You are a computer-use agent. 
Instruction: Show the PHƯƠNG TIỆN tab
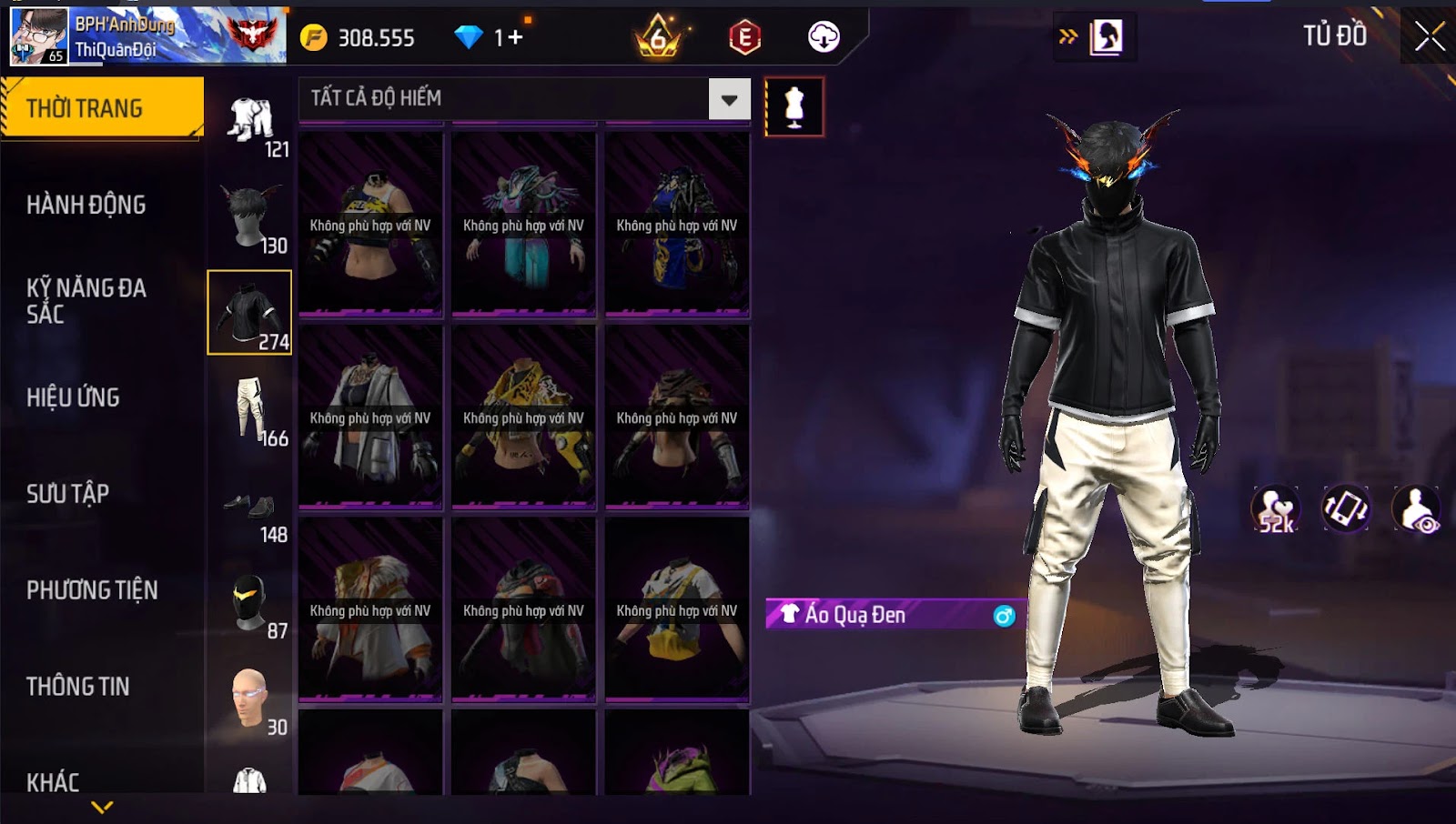[x=92, y=590]
